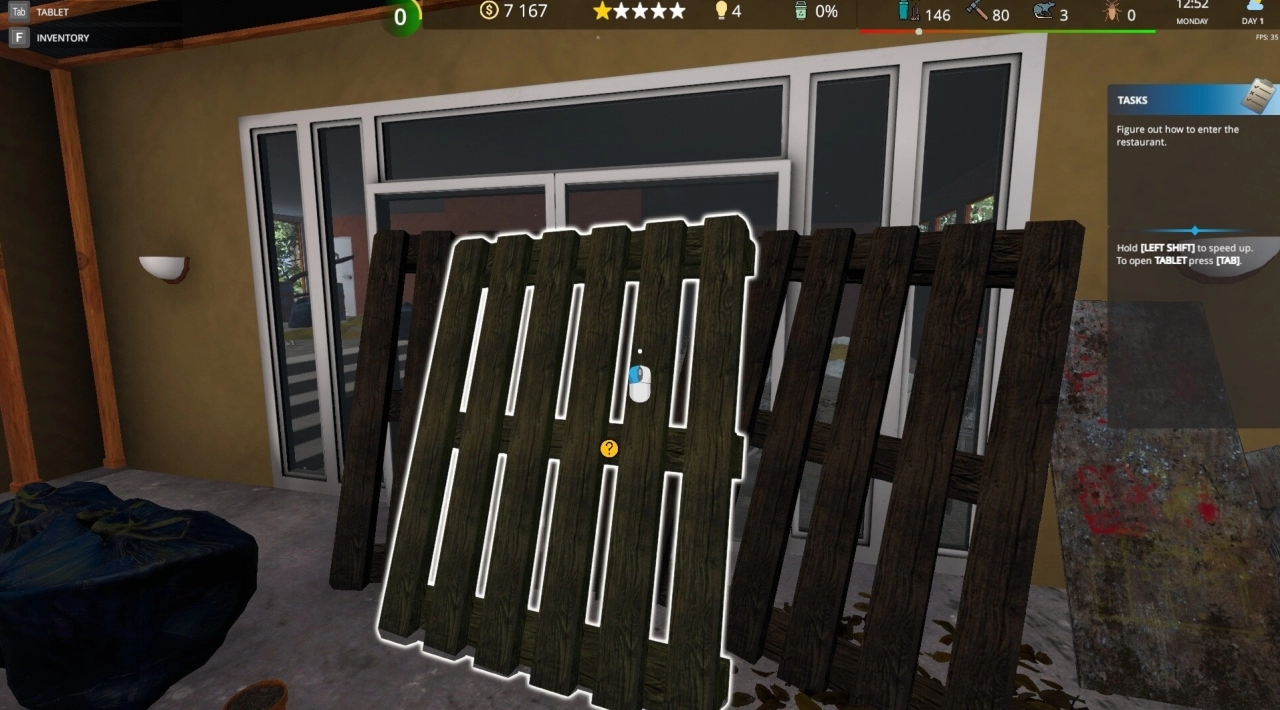Open the Inventory from the top-left label
Viewport: 1280px width, 710px height.
point(62,38)
